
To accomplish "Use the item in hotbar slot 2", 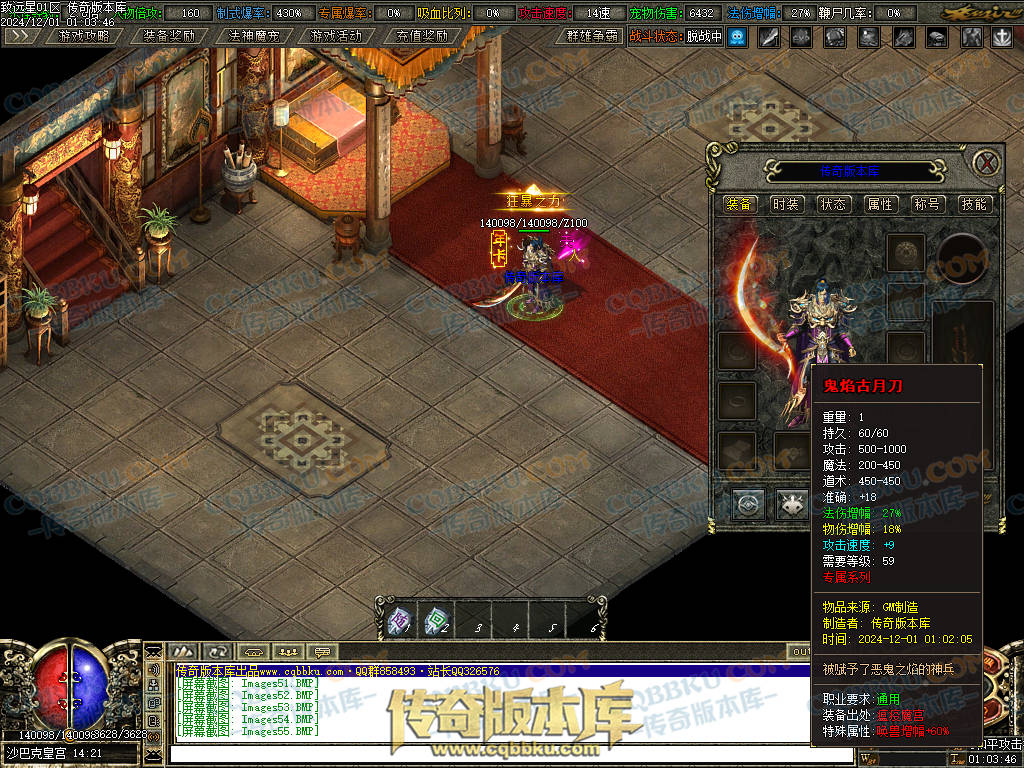I will pyautogui.click(x=436, y=621).
